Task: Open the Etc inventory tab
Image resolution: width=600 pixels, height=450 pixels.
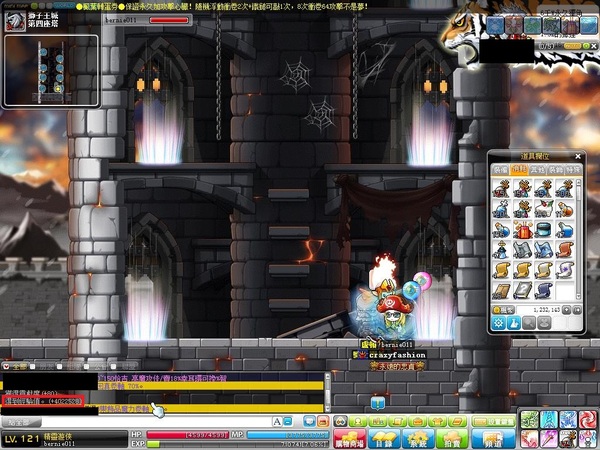Action: (536, 171)
